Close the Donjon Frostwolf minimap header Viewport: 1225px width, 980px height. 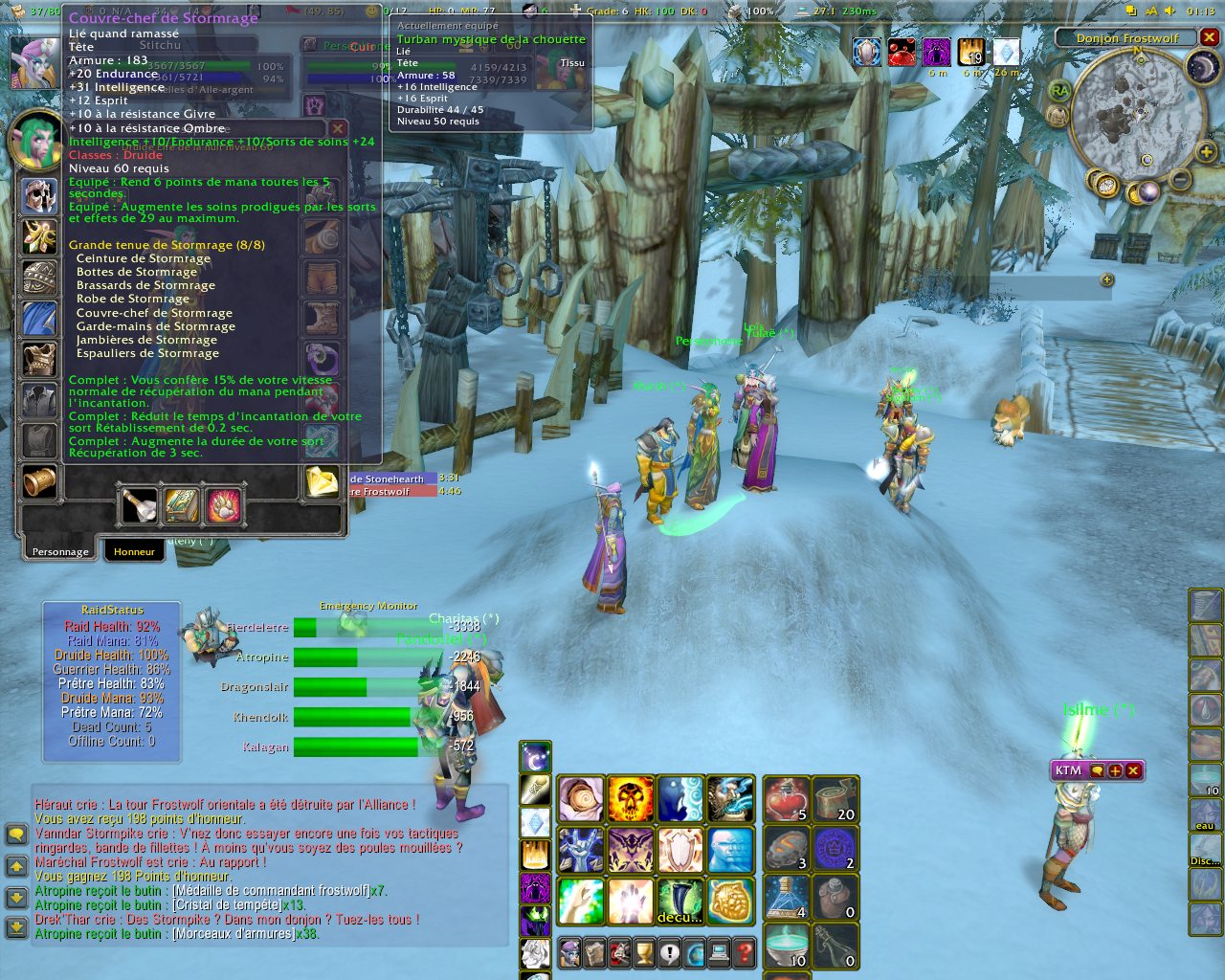coord(1210,37)
